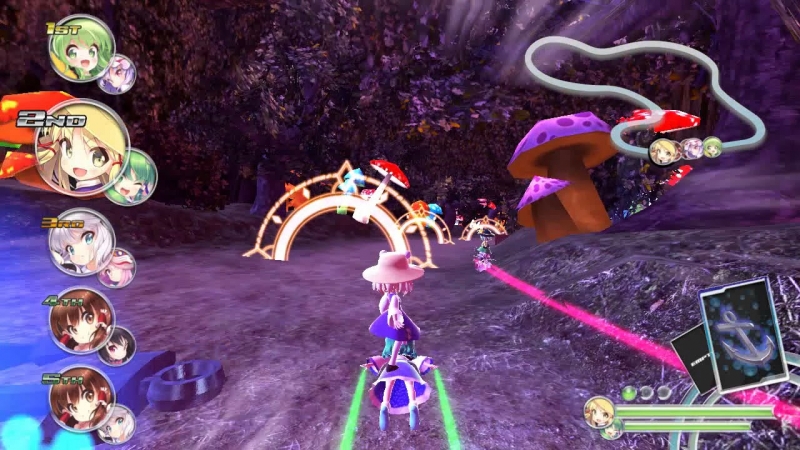
Task: Pick the 5th place racer portrait
Action: pyautogui.click(x=80, y=398)
